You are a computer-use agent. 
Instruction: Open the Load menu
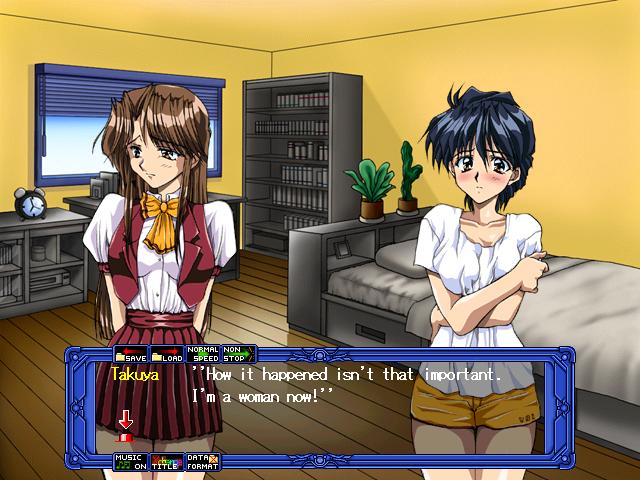click(x=167, y=354)
